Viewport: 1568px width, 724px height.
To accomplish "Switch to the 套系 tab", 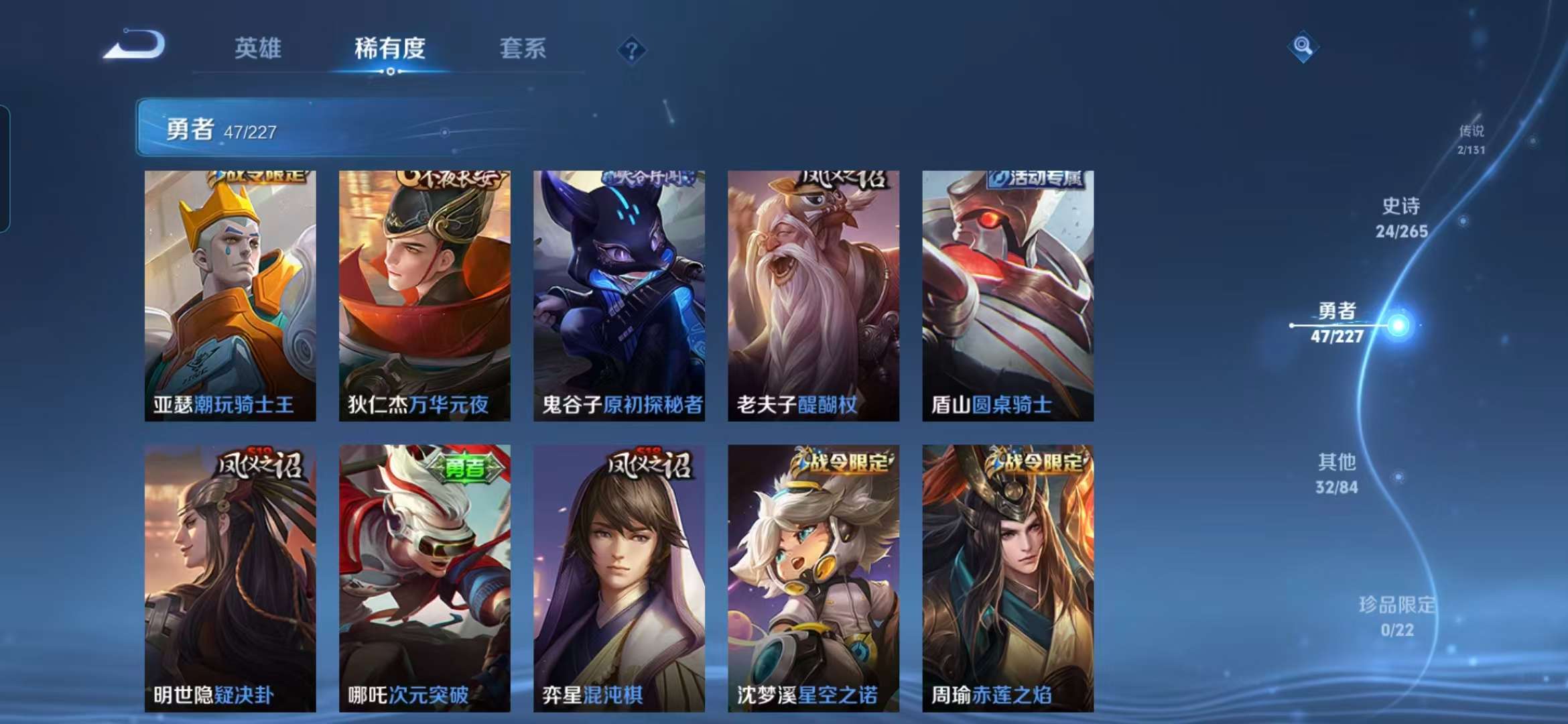I will tap(523, 49).
